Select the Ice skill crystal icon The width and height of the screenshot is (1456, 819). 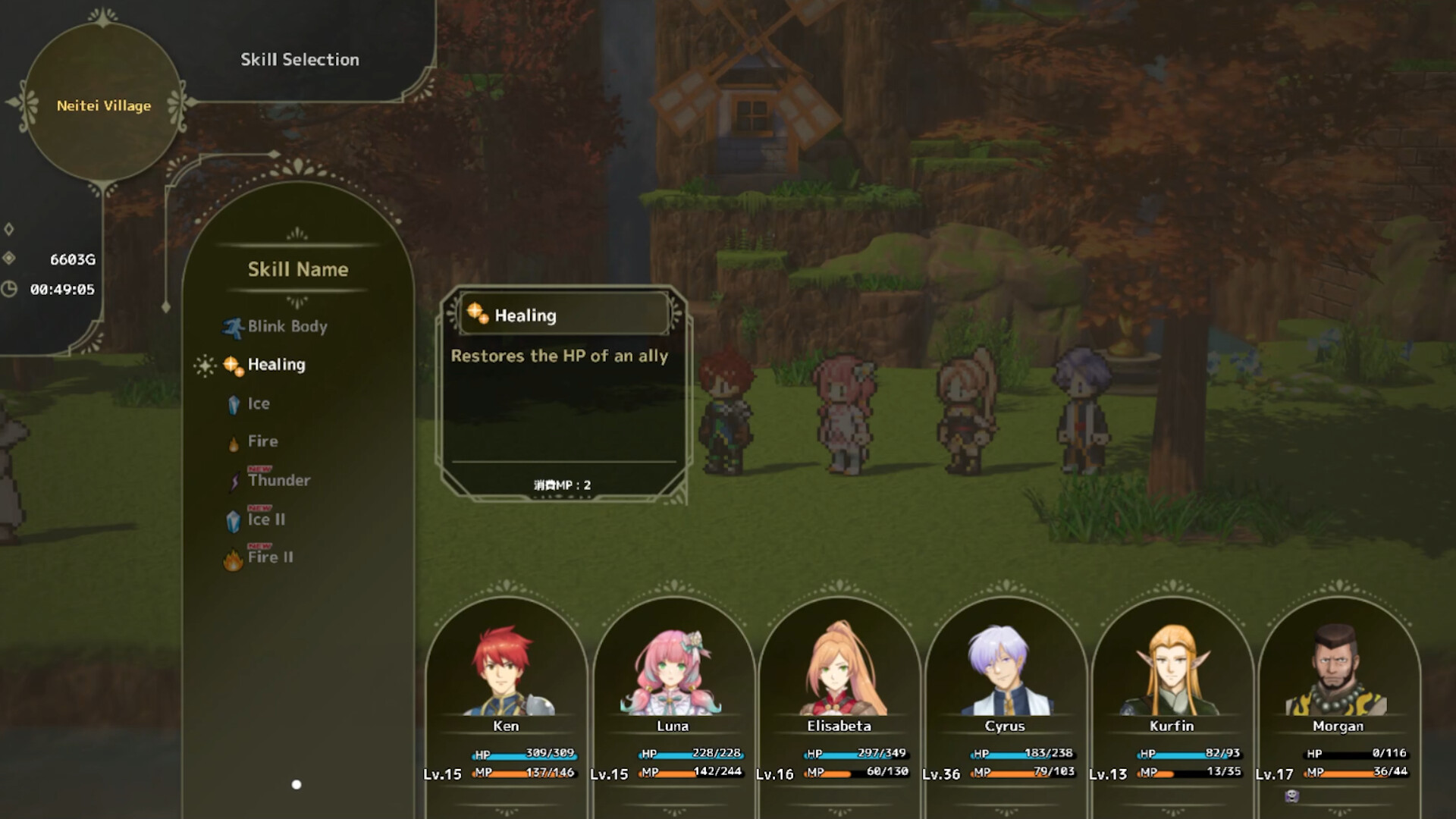235,403
